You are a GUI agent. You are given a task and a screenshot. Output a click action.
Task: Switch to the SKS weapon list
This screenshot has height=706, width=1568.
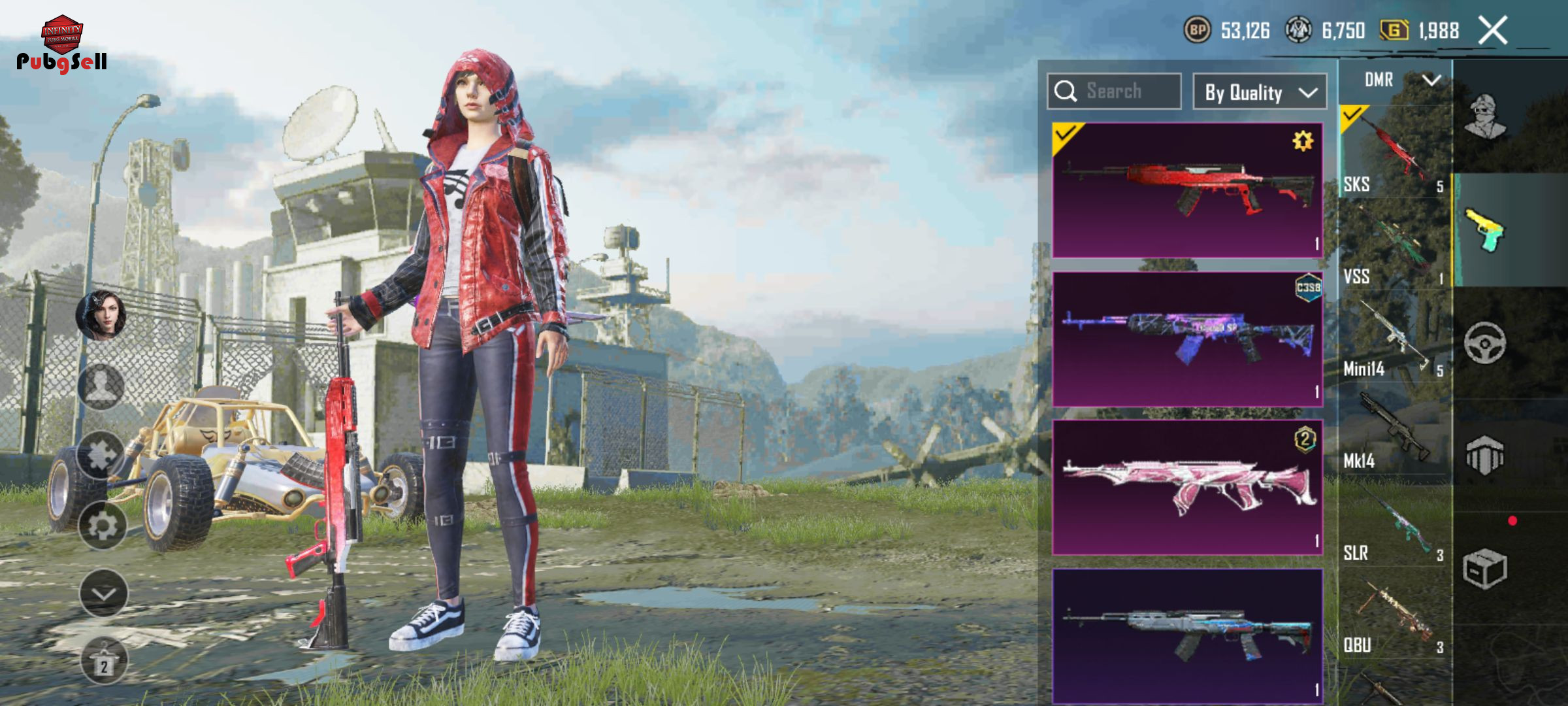[1394, 152]
